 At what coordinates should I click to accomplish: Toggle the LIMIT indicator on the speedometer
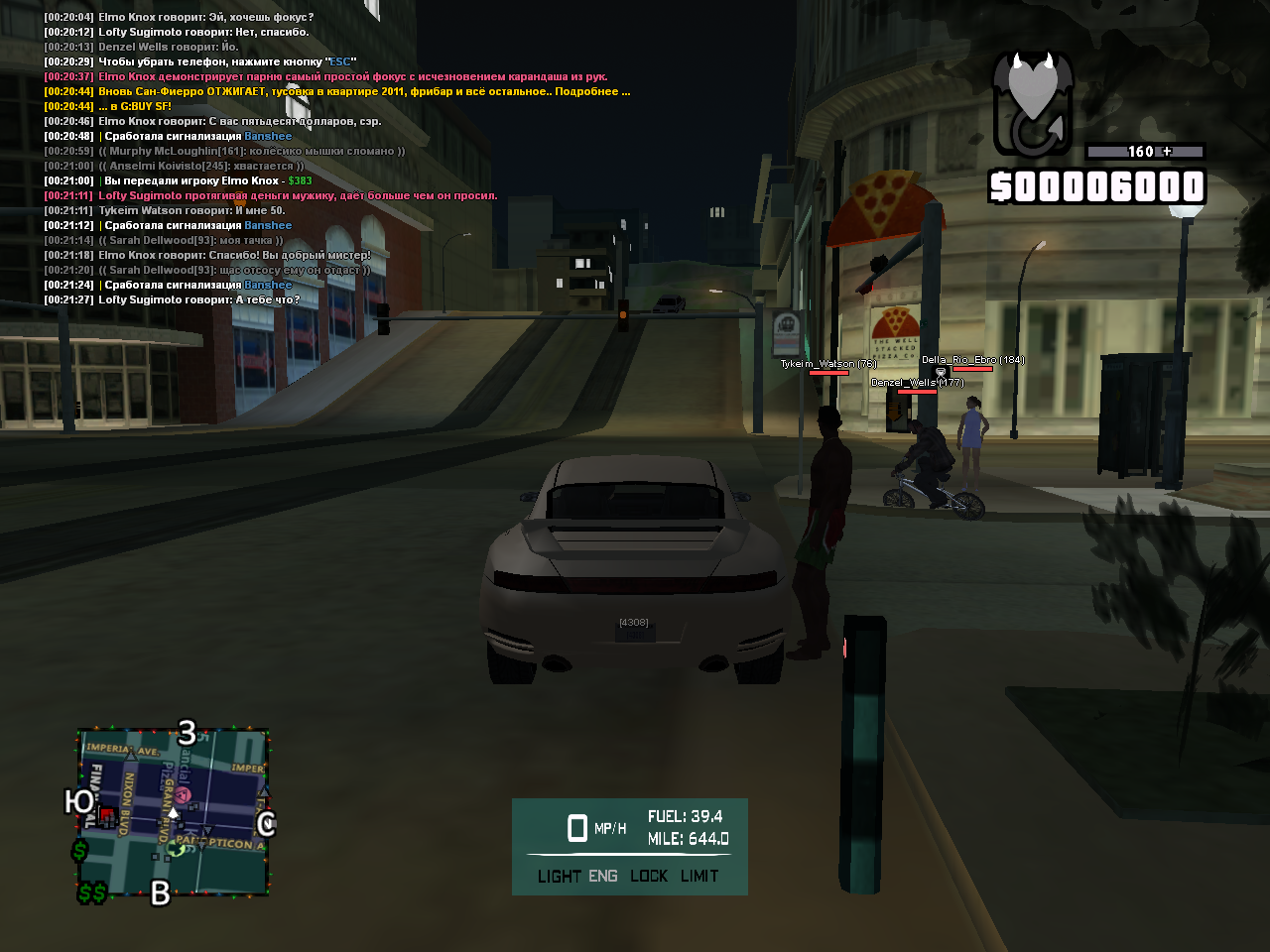coord(699,877)
